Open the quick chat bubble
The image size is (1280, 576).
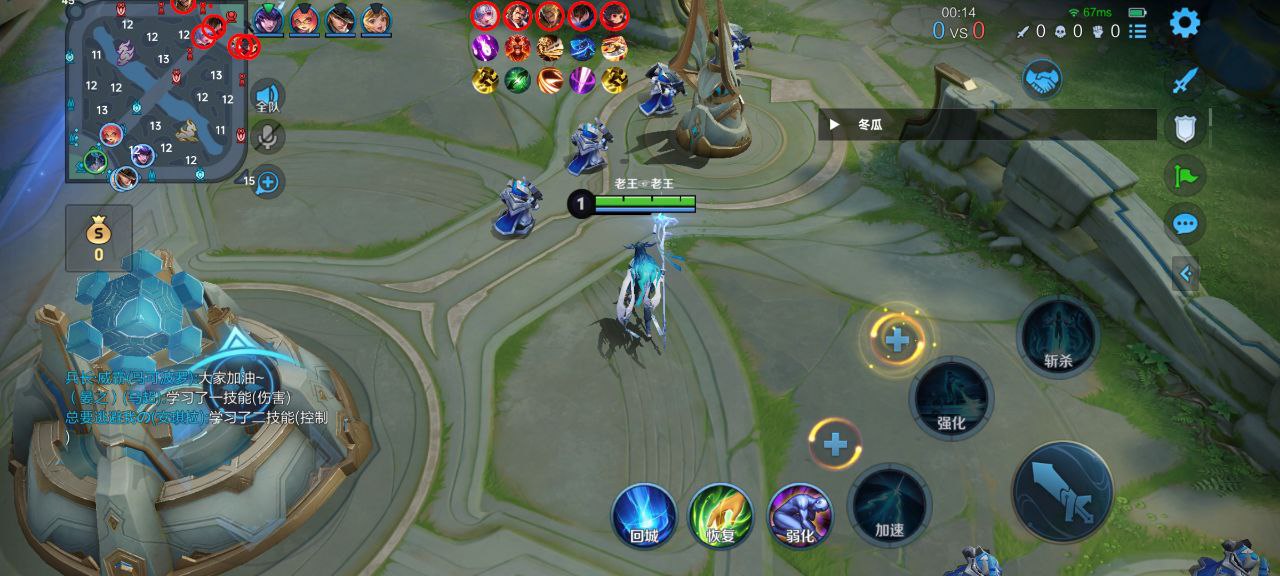tap(1185, 224)
